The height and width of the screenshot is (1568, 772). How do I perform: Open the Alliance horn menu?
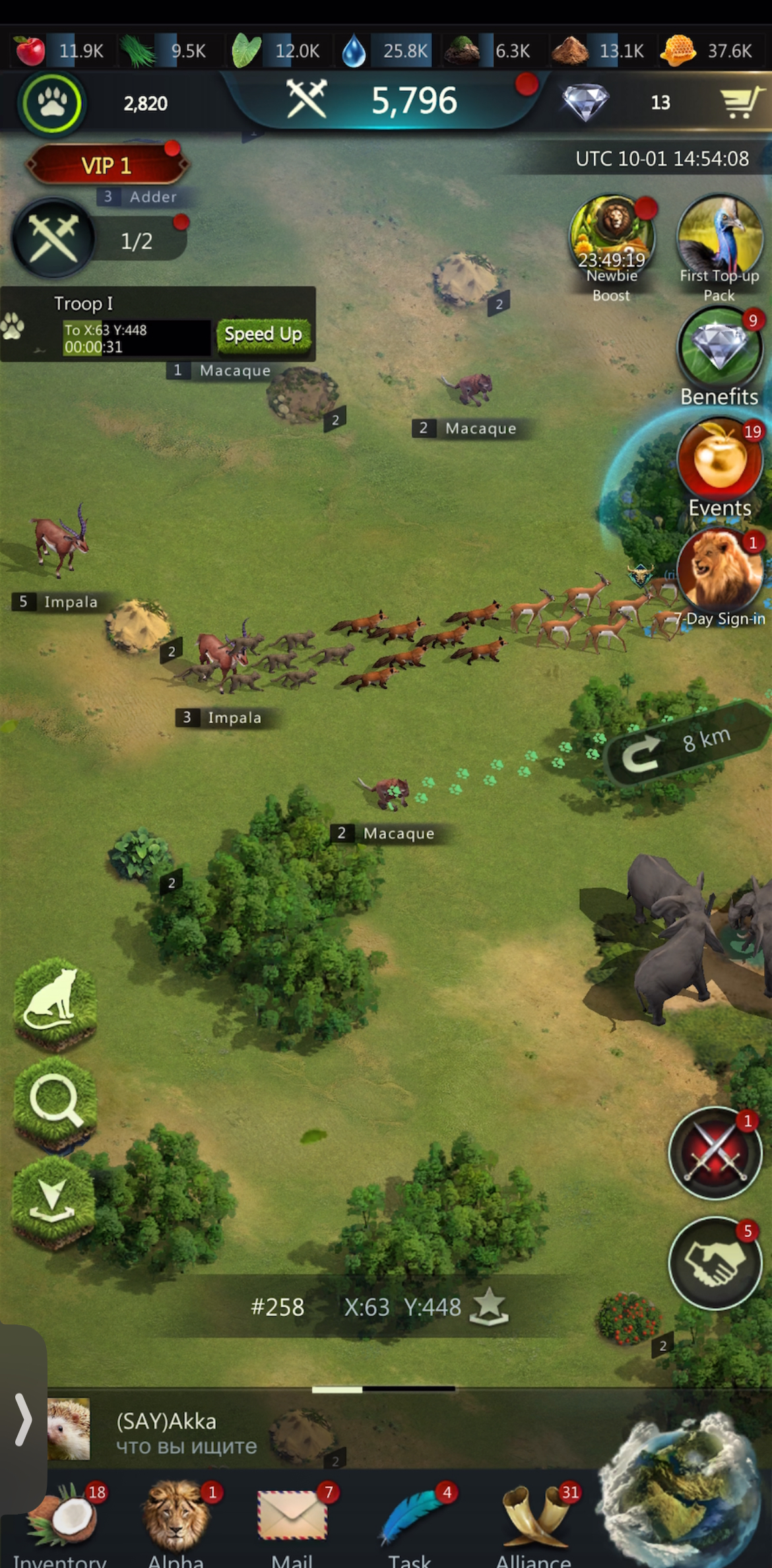(533, 1519)
